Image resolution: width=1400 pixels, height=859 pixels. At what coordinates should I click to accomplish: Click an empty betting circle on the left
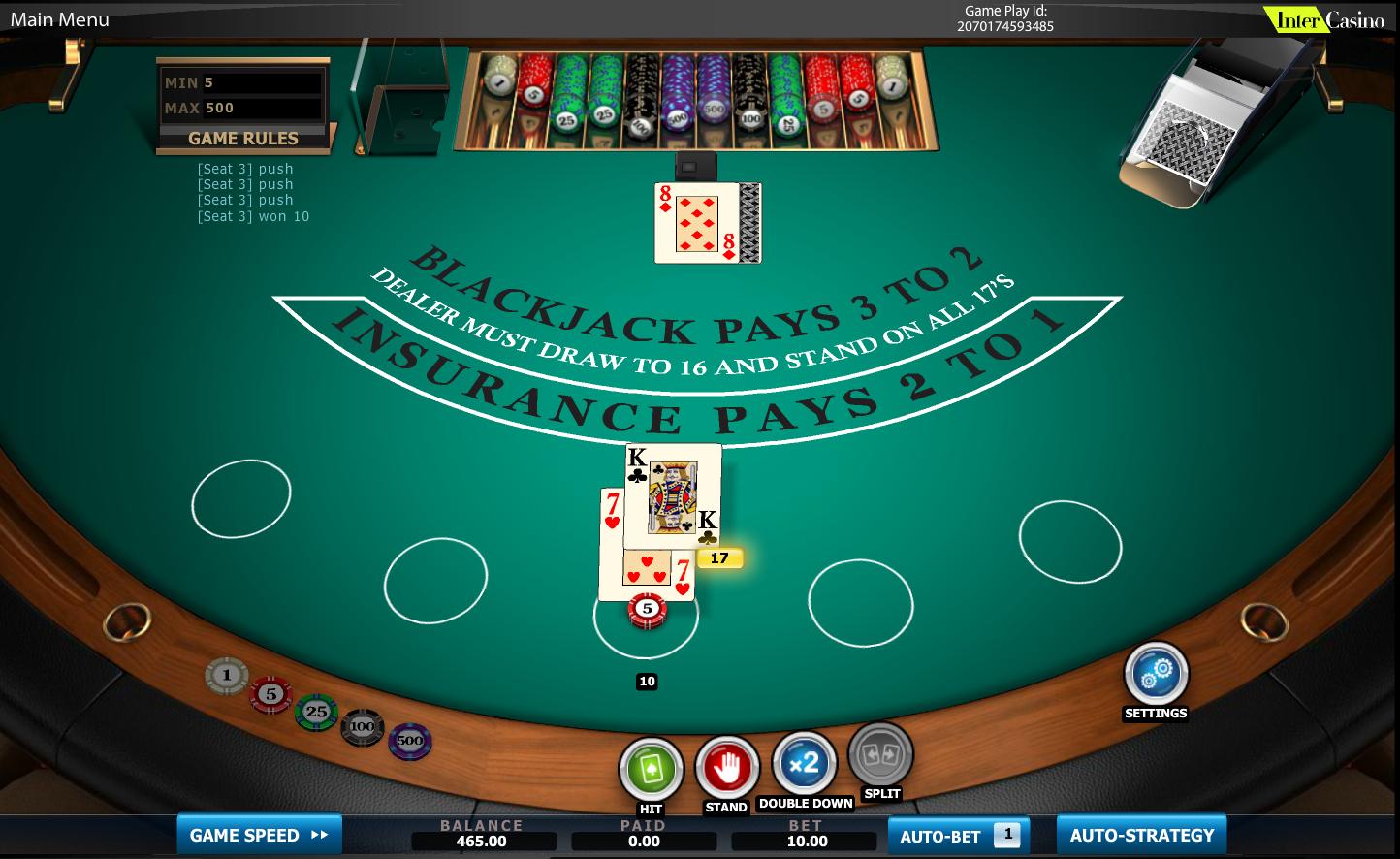point(242,496)
